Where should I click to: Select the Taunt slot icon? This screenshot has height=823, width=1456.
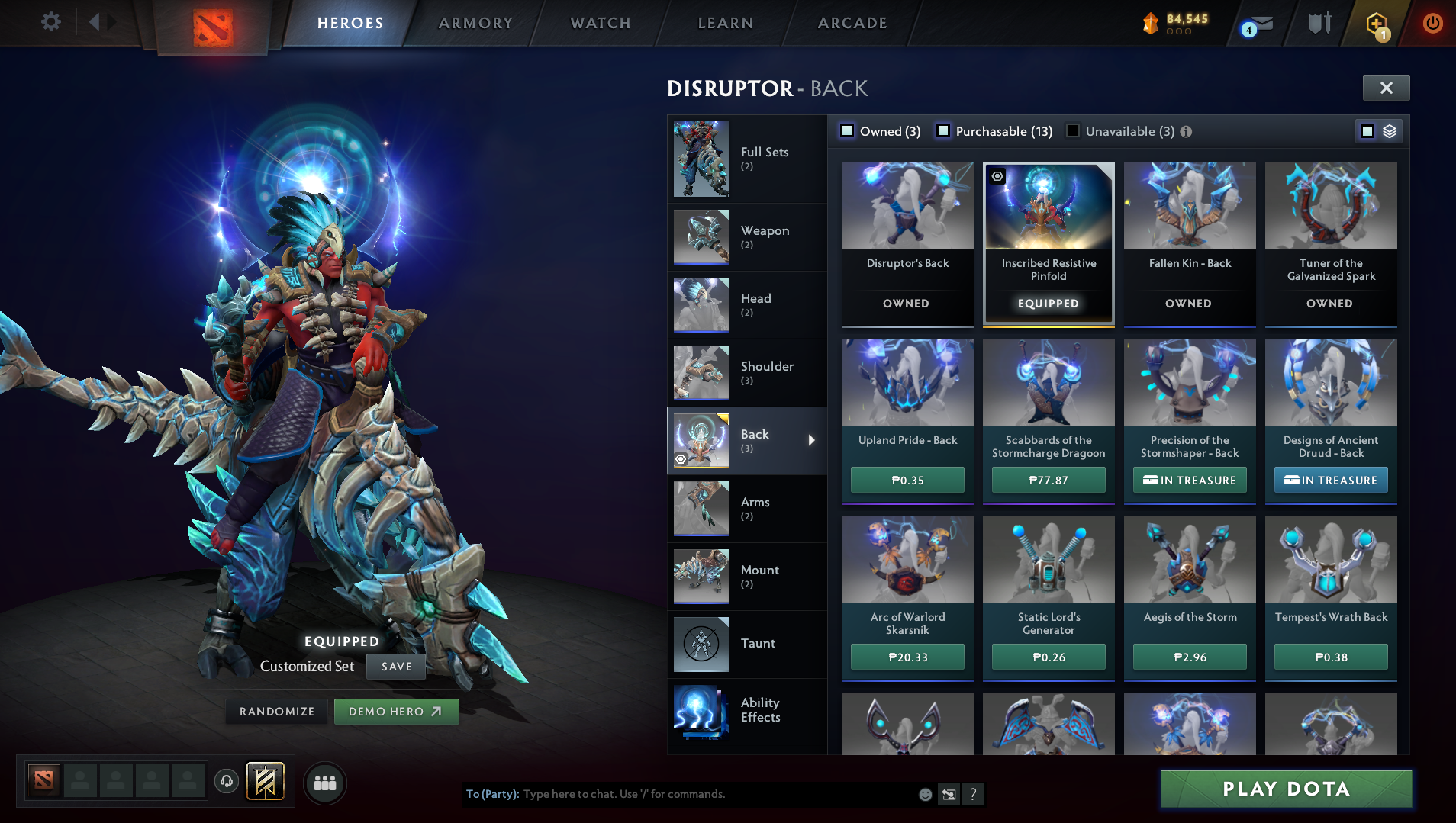[x=701, y=644]
